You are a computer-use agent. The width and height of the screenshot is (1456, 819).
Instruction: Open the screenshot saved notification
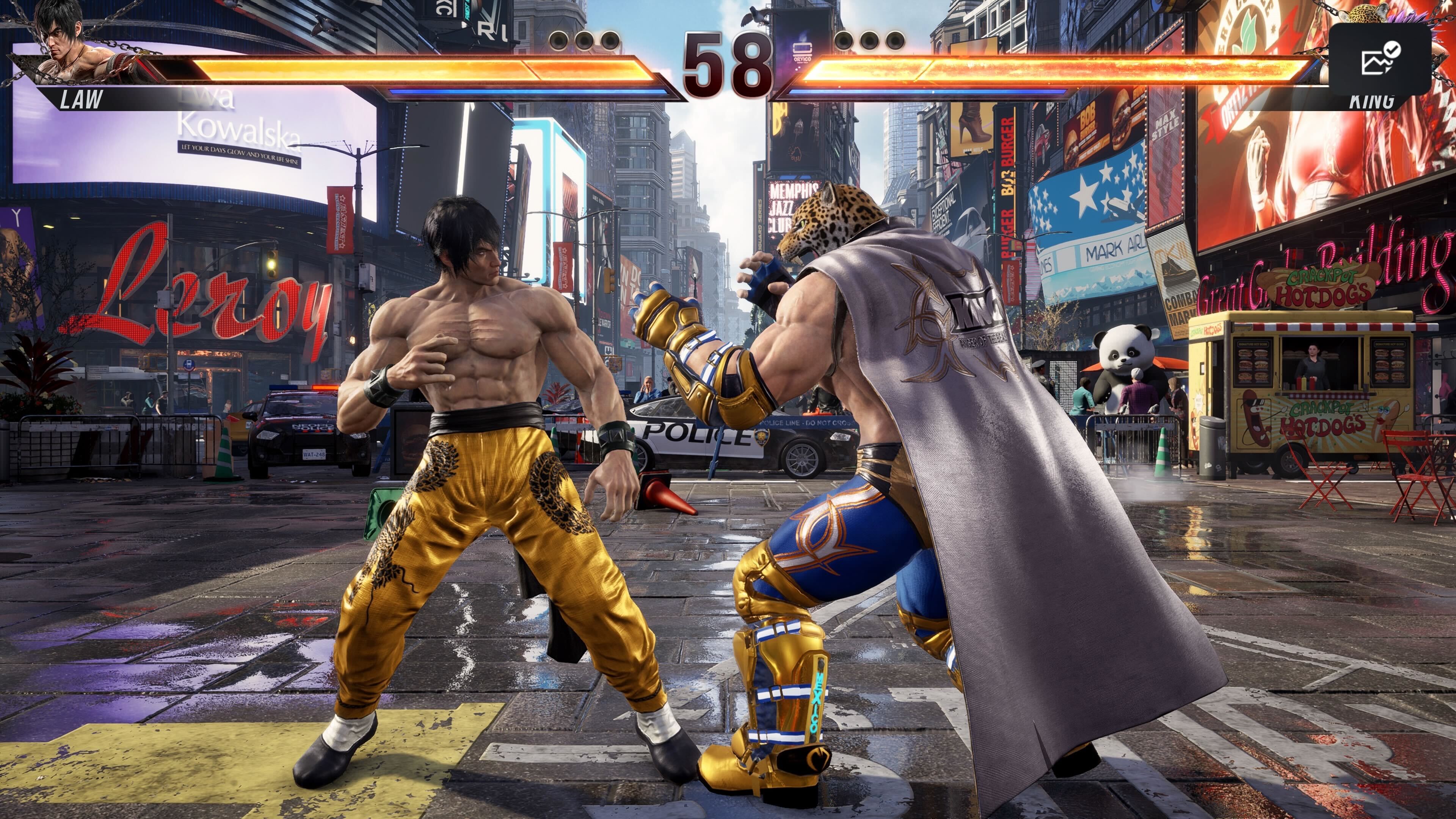[x=1379, y=59]
